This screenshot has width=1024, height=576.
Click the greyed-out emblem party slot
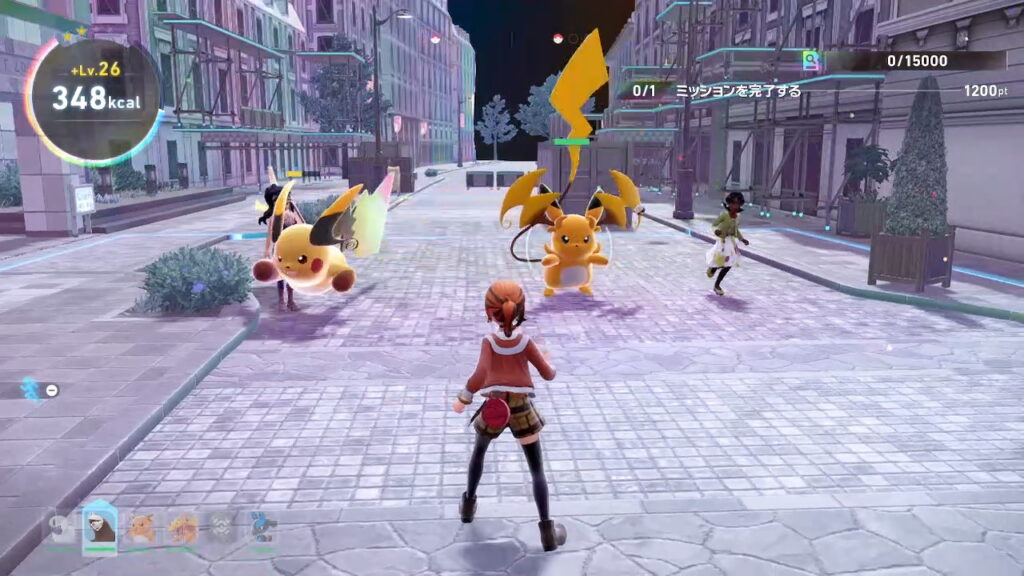point(221,527)
